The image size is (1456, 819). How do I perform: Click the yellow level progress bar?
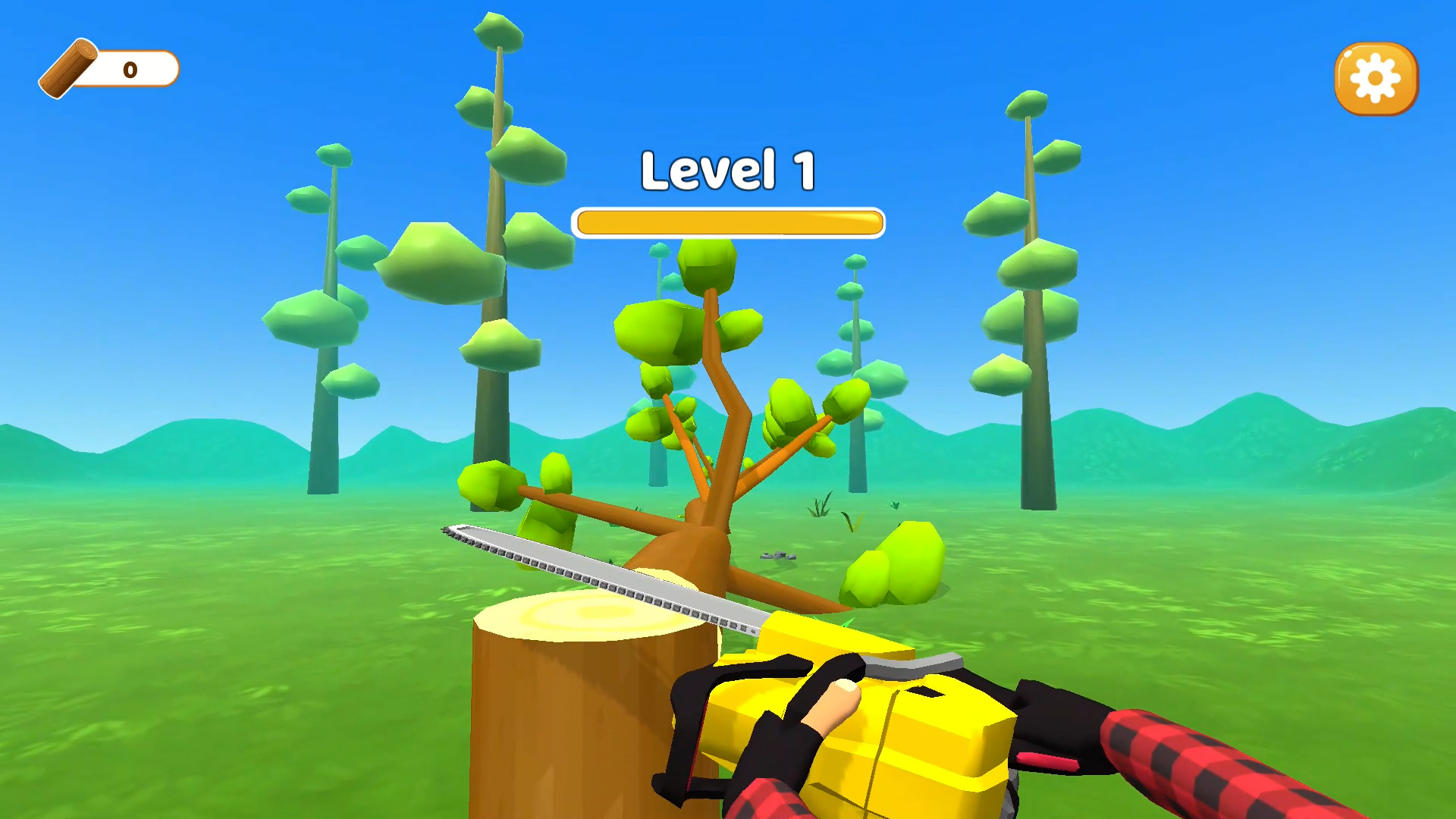pyautogui.click(x=728, y=221)
